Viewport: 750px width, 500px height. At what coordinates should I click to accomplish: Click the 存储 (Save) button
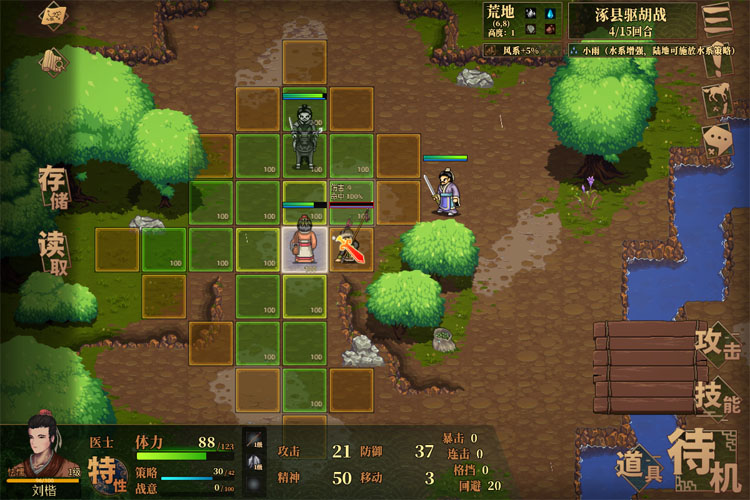(53, 187)
